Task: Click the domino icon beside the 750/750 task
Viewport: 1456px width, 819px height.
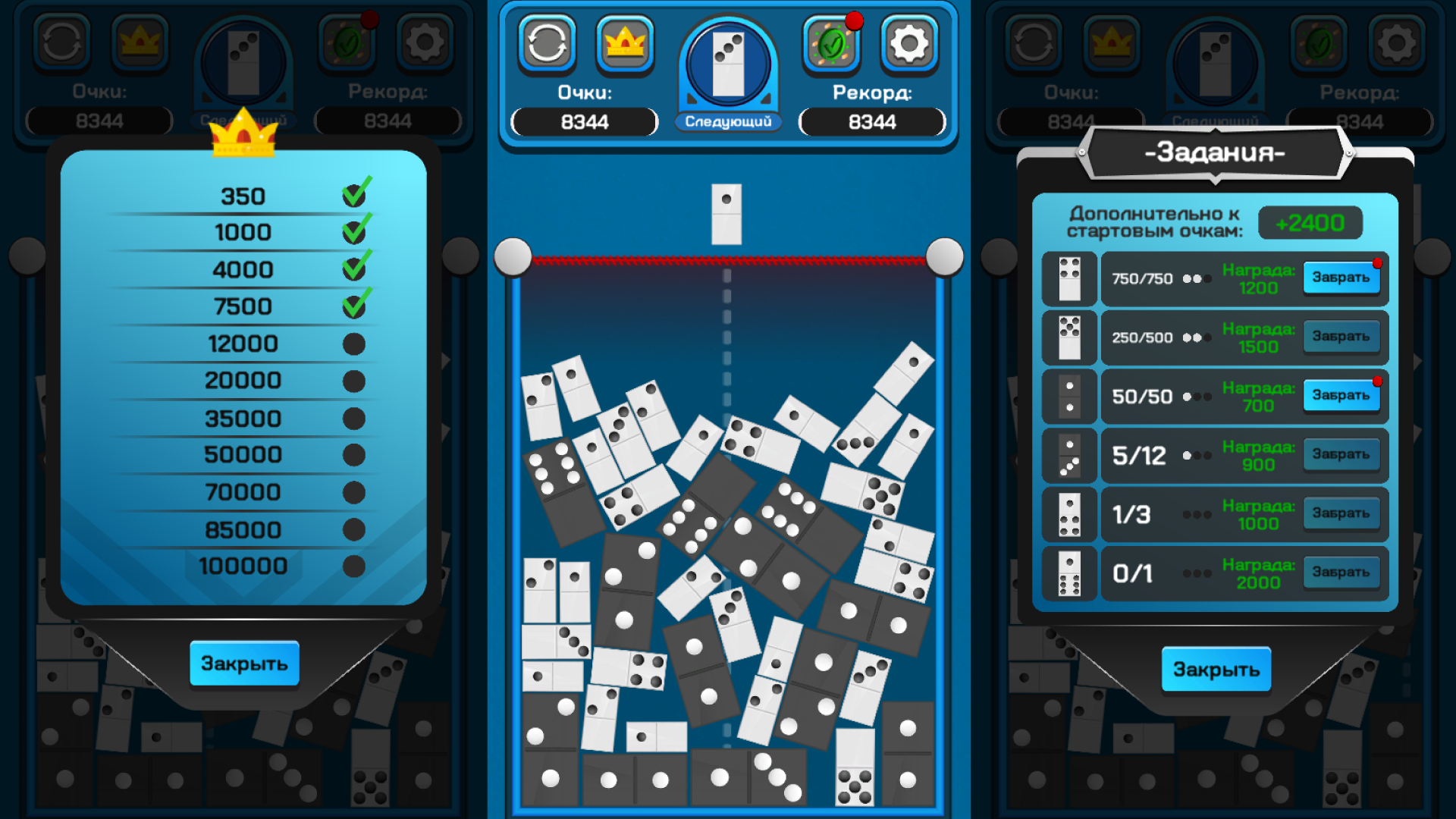Action: click(1069, 278)
